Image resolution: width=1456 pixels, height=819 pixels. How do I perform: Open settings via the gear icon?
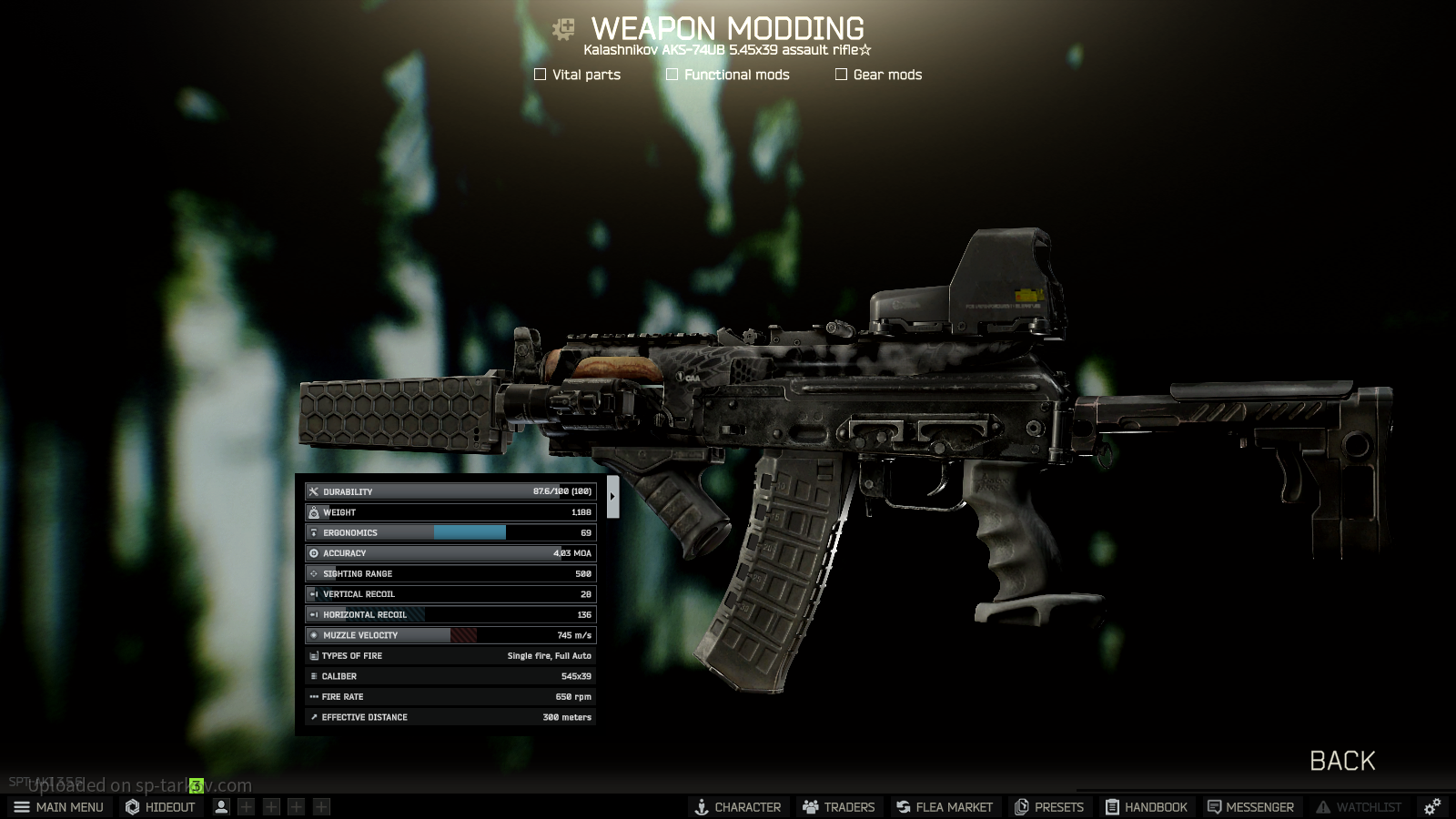[x=1432, y=807]
